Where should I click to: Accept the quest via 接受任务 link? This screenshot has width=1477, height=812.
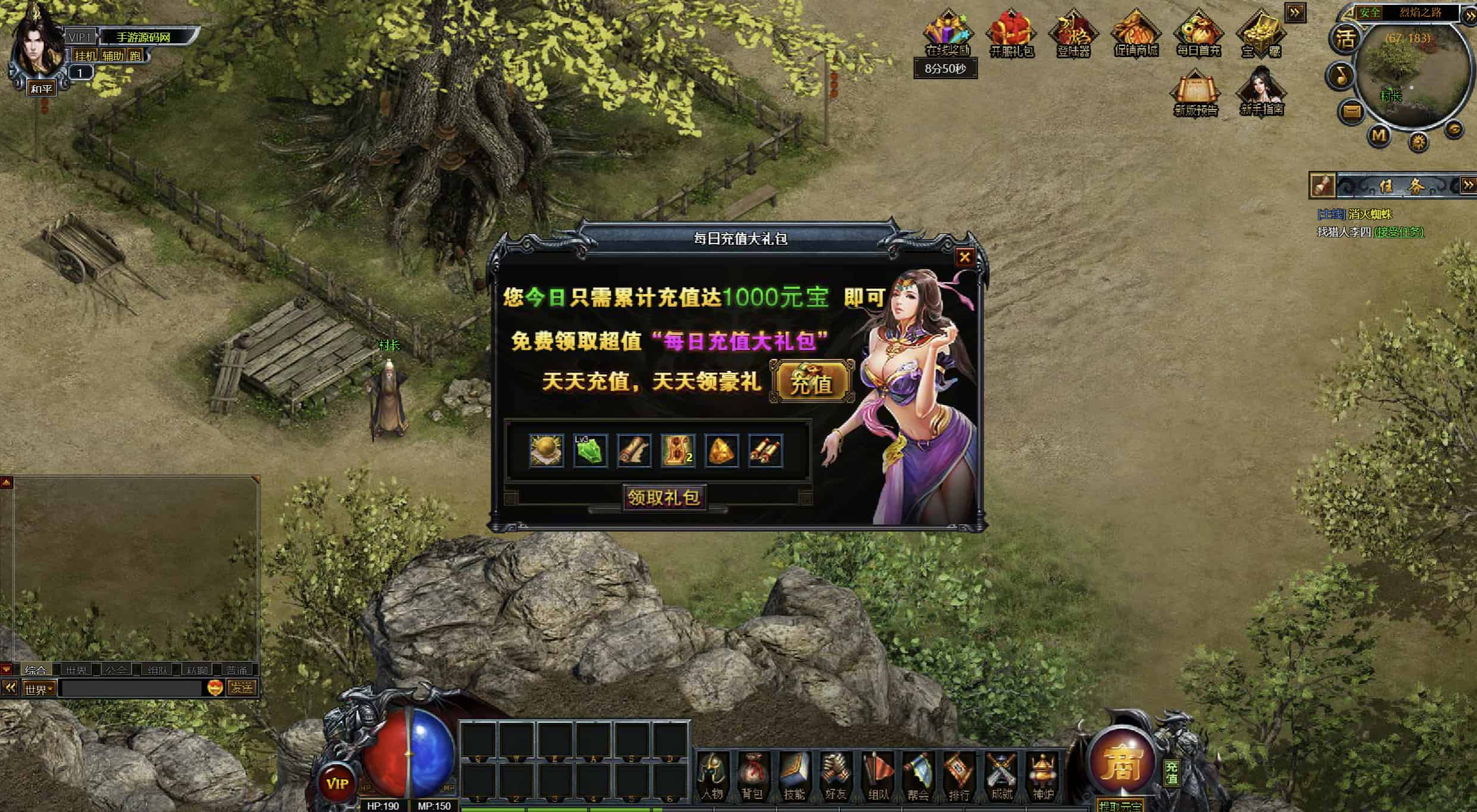(x=1398, y=232)
